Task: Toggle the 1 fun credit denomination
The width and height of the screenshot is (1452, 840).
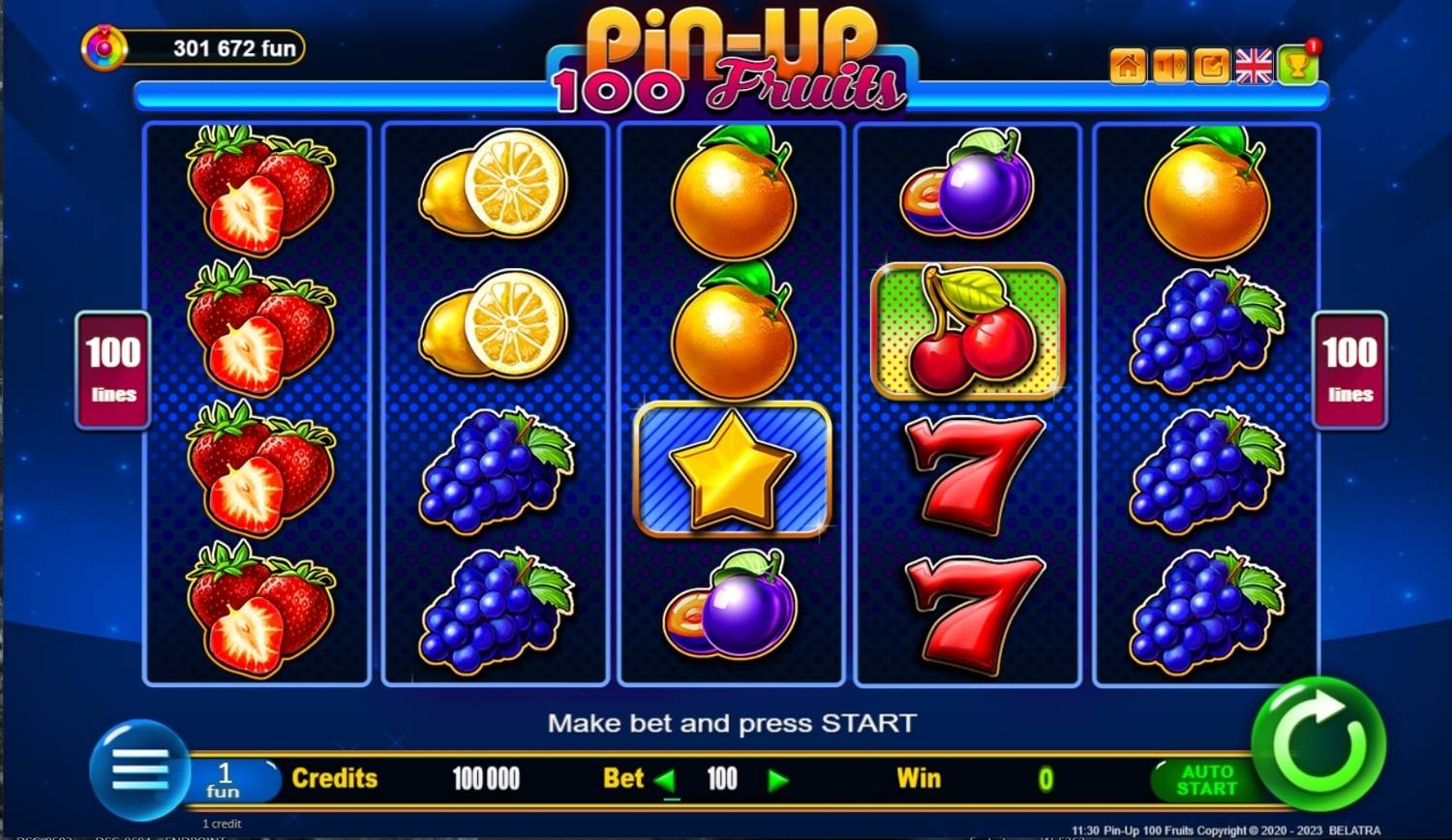Action: (225, 778)
